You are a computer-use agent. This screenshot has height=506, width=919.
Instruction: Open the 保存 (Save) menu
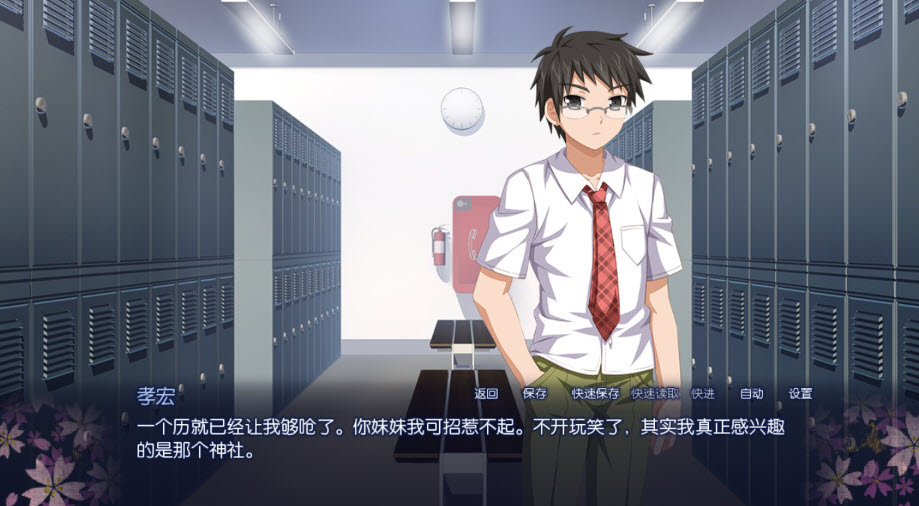pyautogui.click(x=535, y=394)
